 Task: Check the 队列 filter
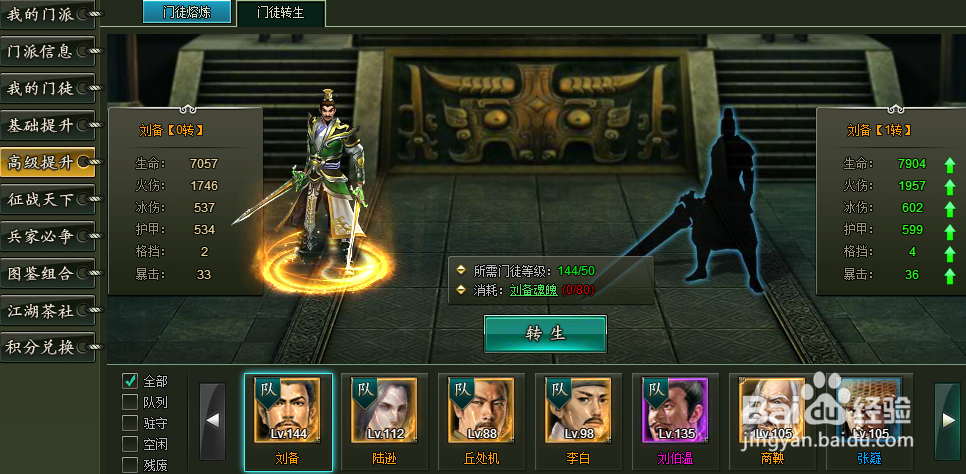pyautogui.click(x=130, y=402)
